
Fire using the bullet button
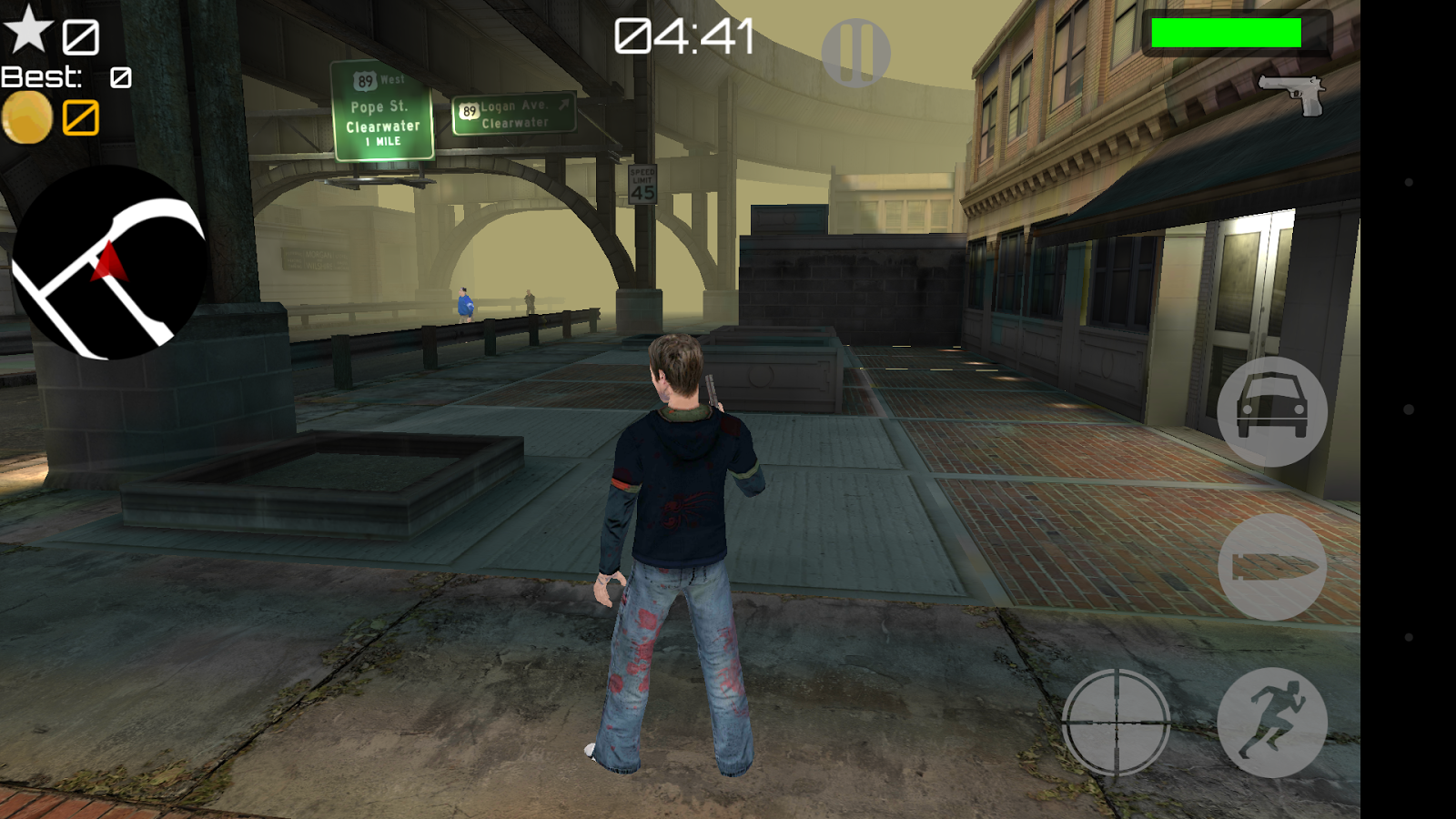pyautogui.click(x=1272, y=567)
